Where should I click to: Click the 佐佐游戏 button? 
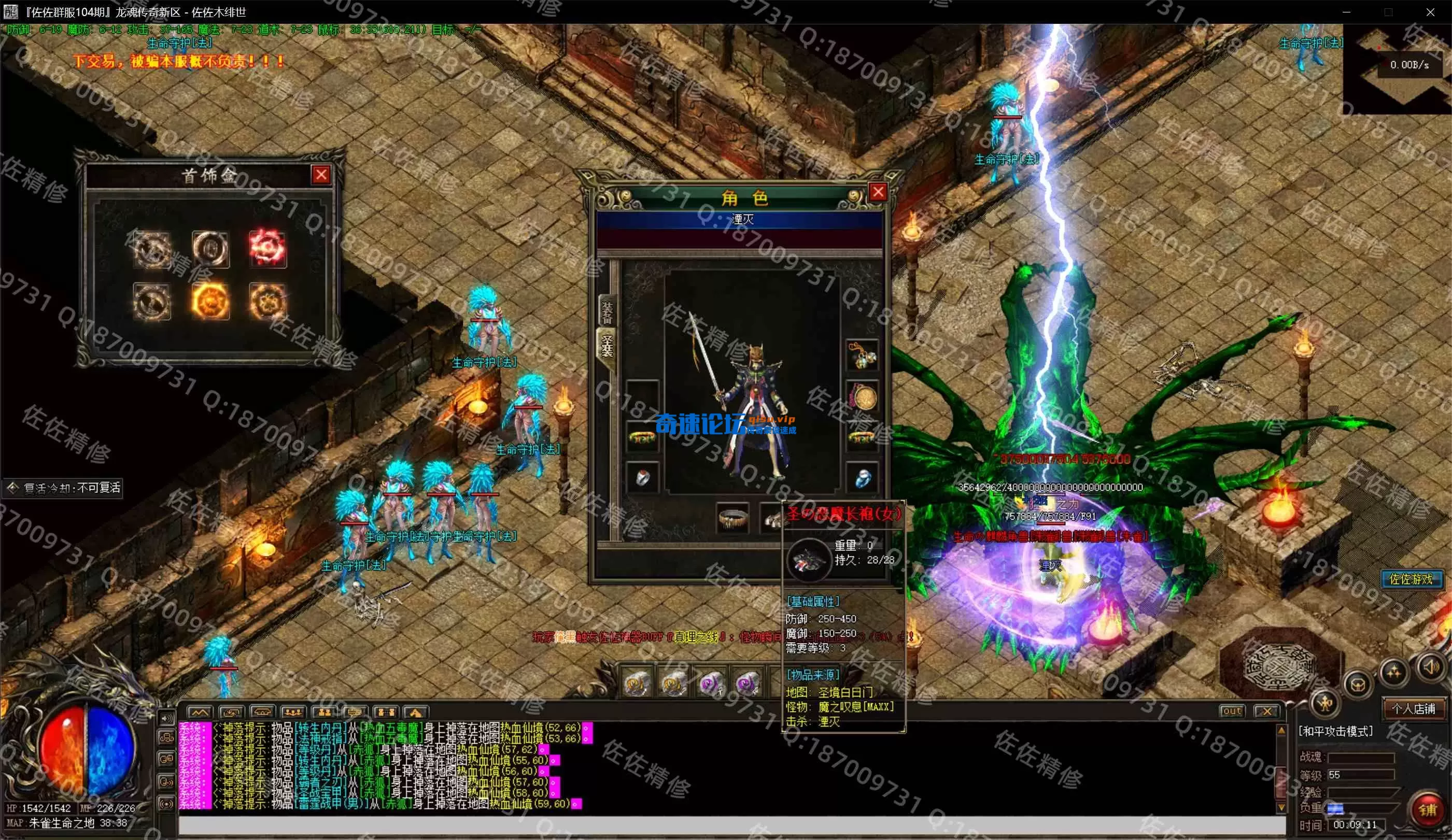pos(1411,579)
